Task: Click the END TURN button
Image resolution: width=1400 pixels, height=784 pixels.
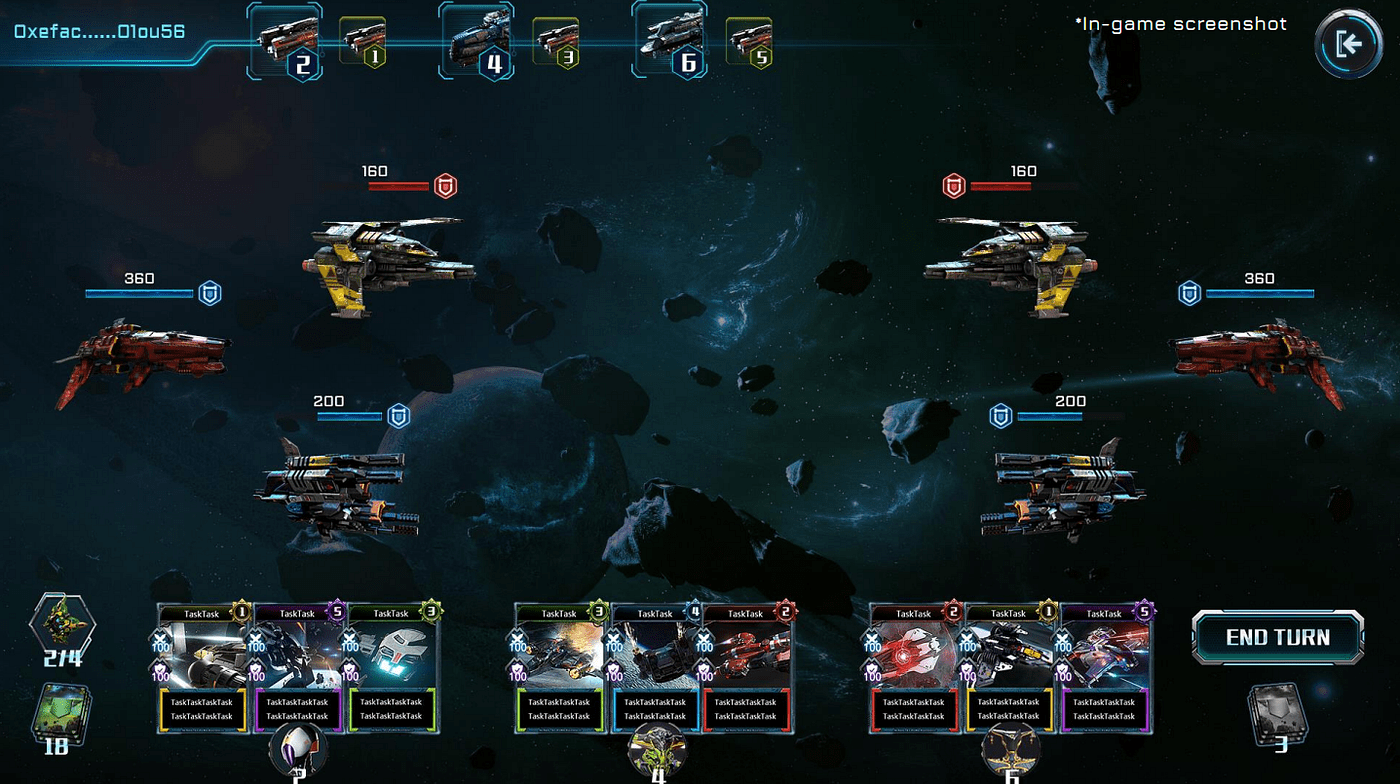Action: (x=1277, y=638)
